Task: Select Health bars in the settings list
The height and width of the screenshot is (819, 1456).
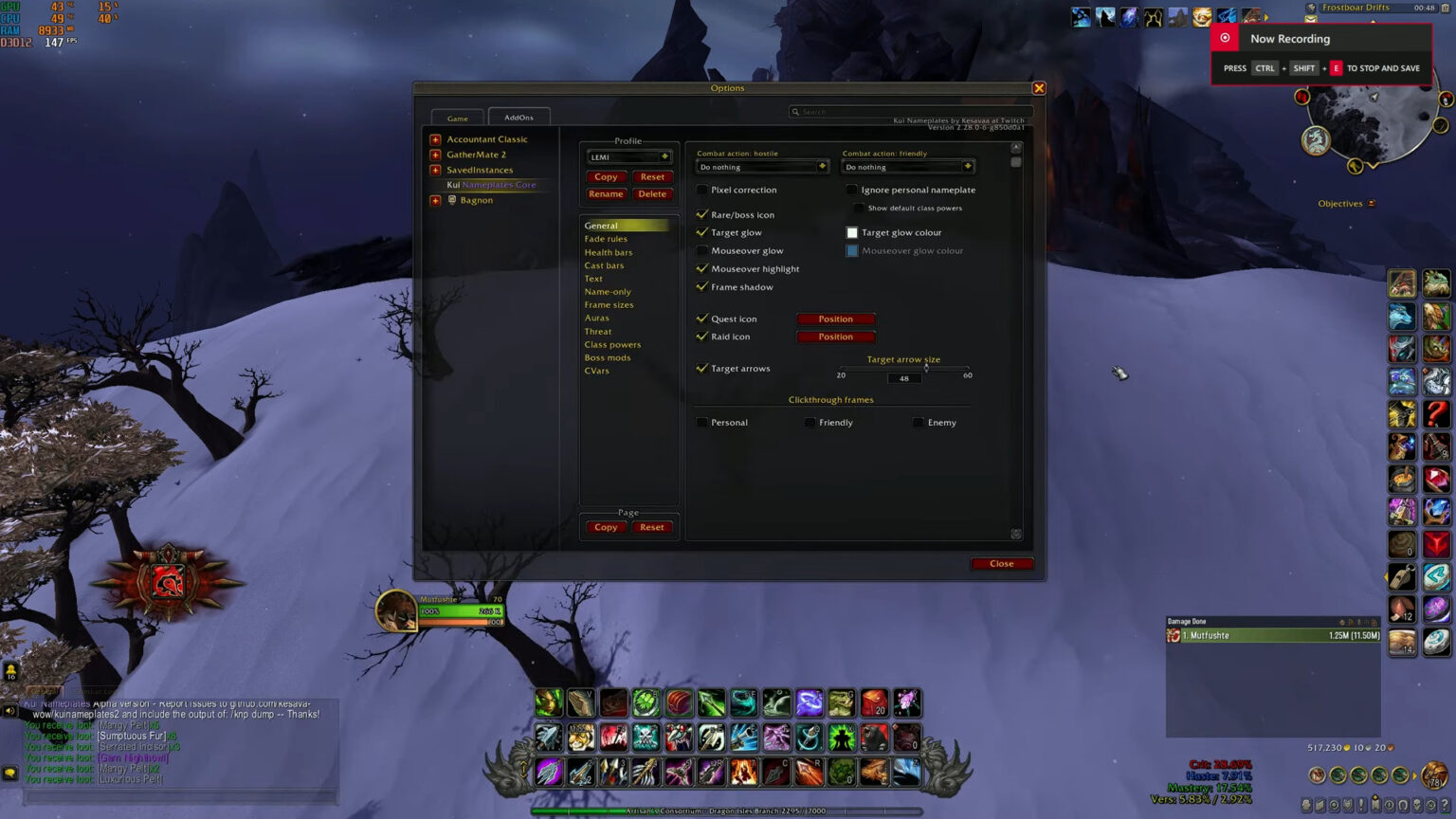Action: pos(608,251)
